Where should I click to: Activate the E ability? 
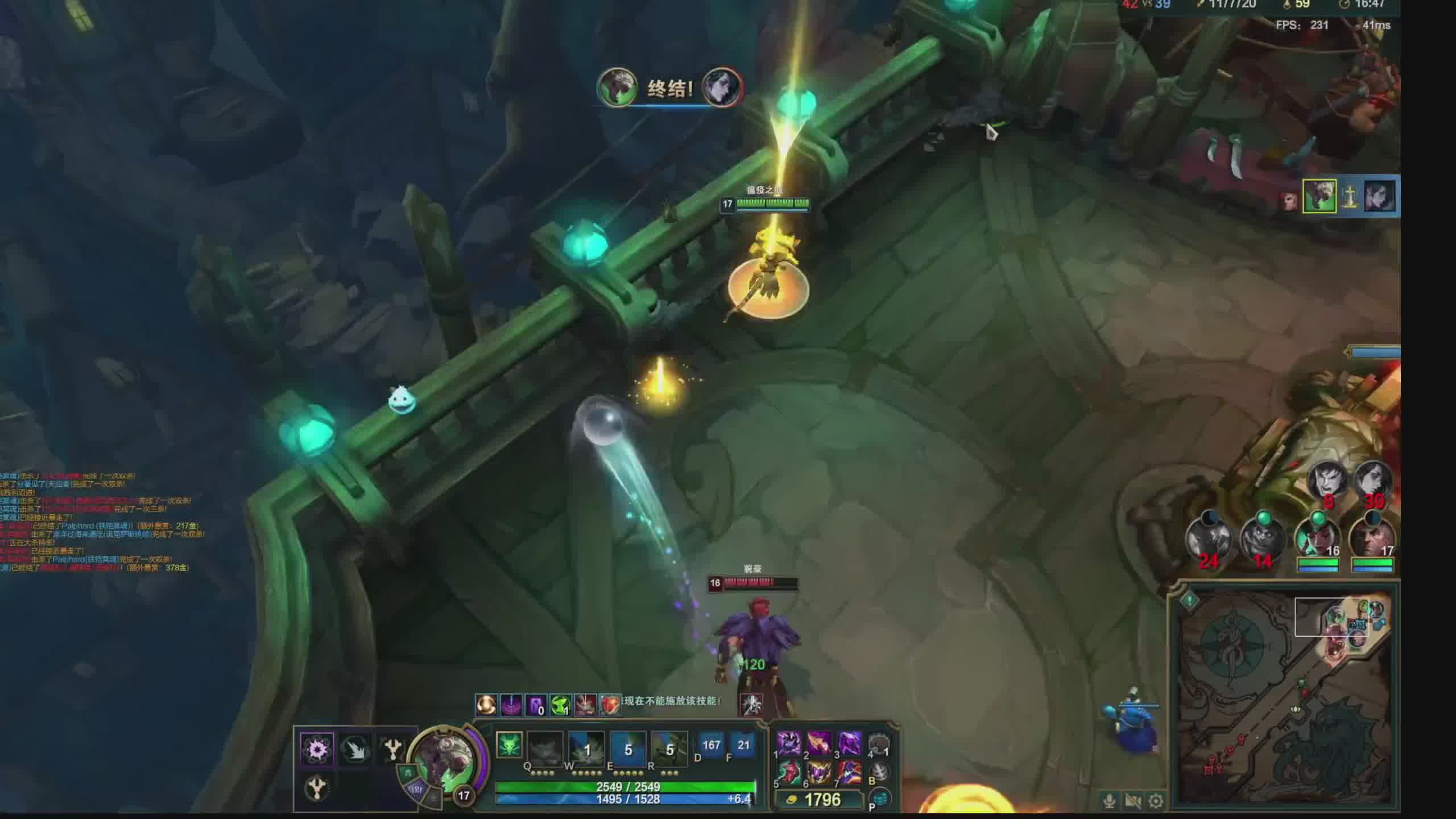coord(628,746)
